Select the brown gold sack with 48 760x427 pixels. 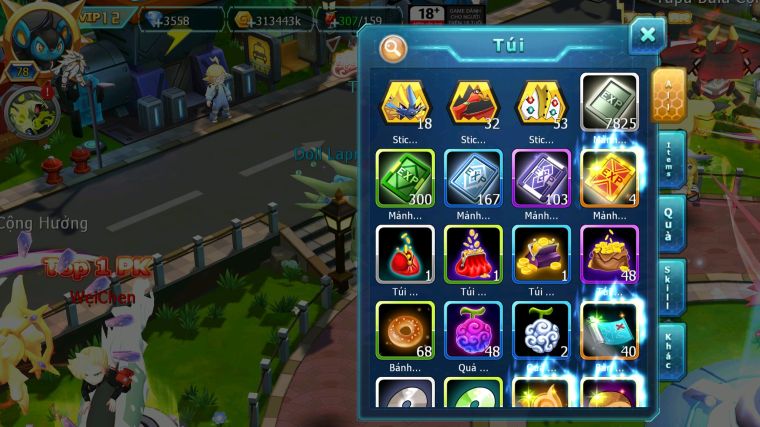[x=609, y=254]
